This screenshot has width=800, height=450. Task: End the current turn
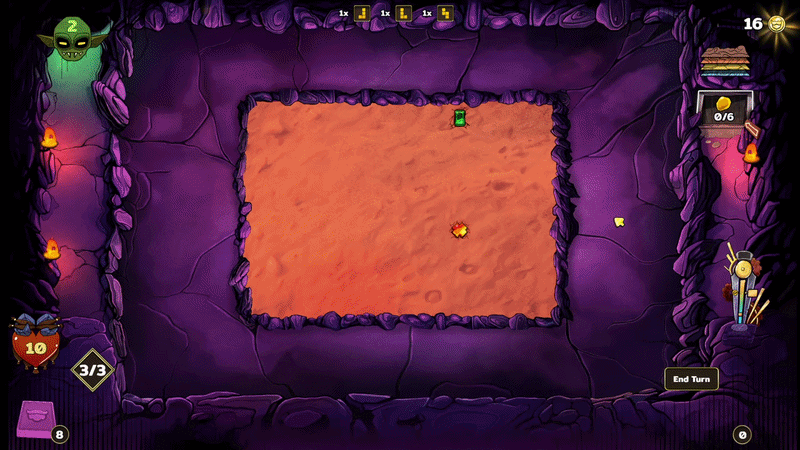[x=691, y=379]
